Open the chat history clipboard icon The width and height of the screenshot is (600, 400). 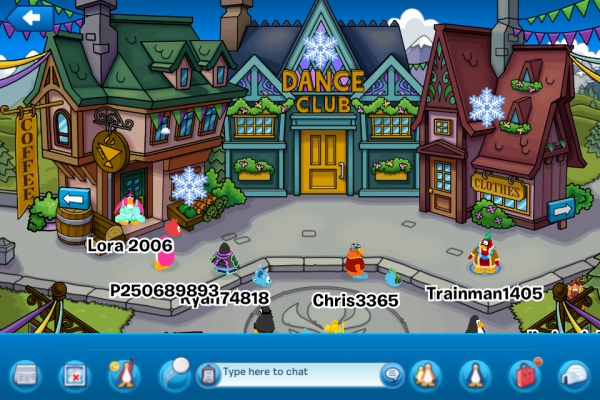[x=209, y=374]
